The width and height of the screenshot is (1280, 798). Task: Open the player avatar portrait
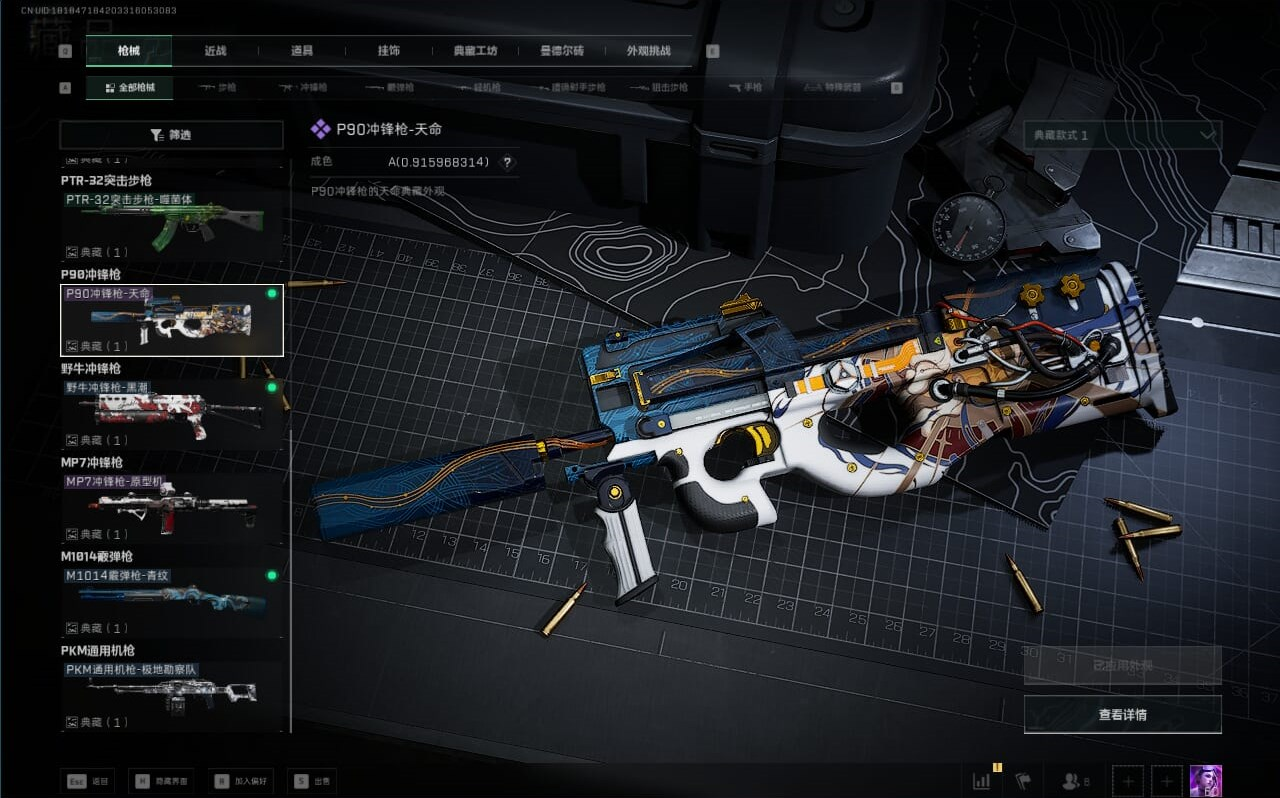coord(1205,781)
